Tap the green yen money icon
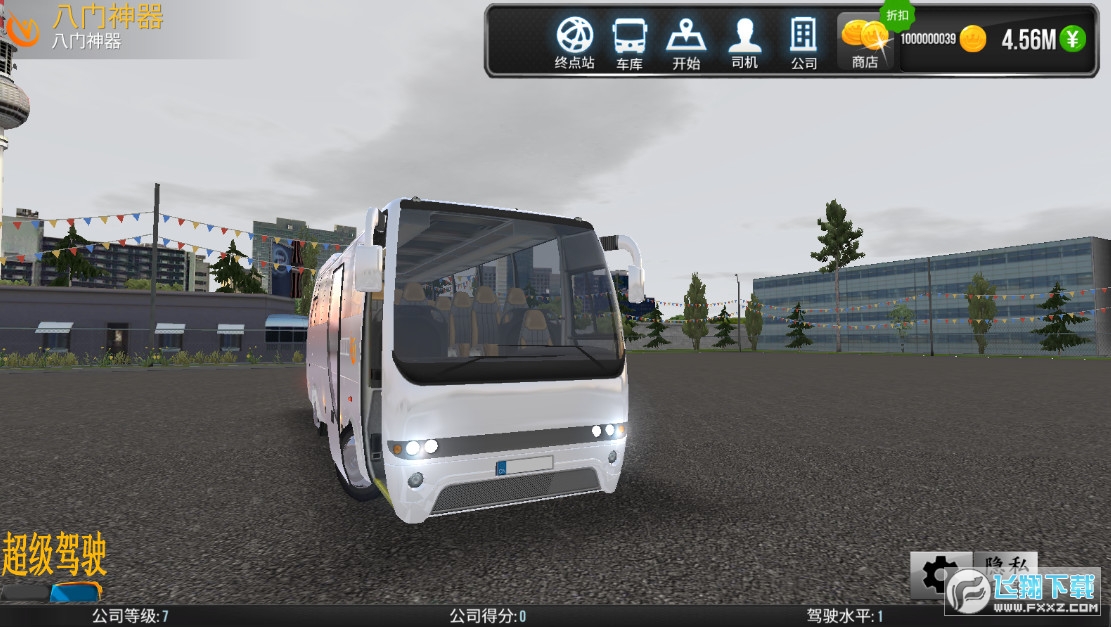 tap(1073, 39)
